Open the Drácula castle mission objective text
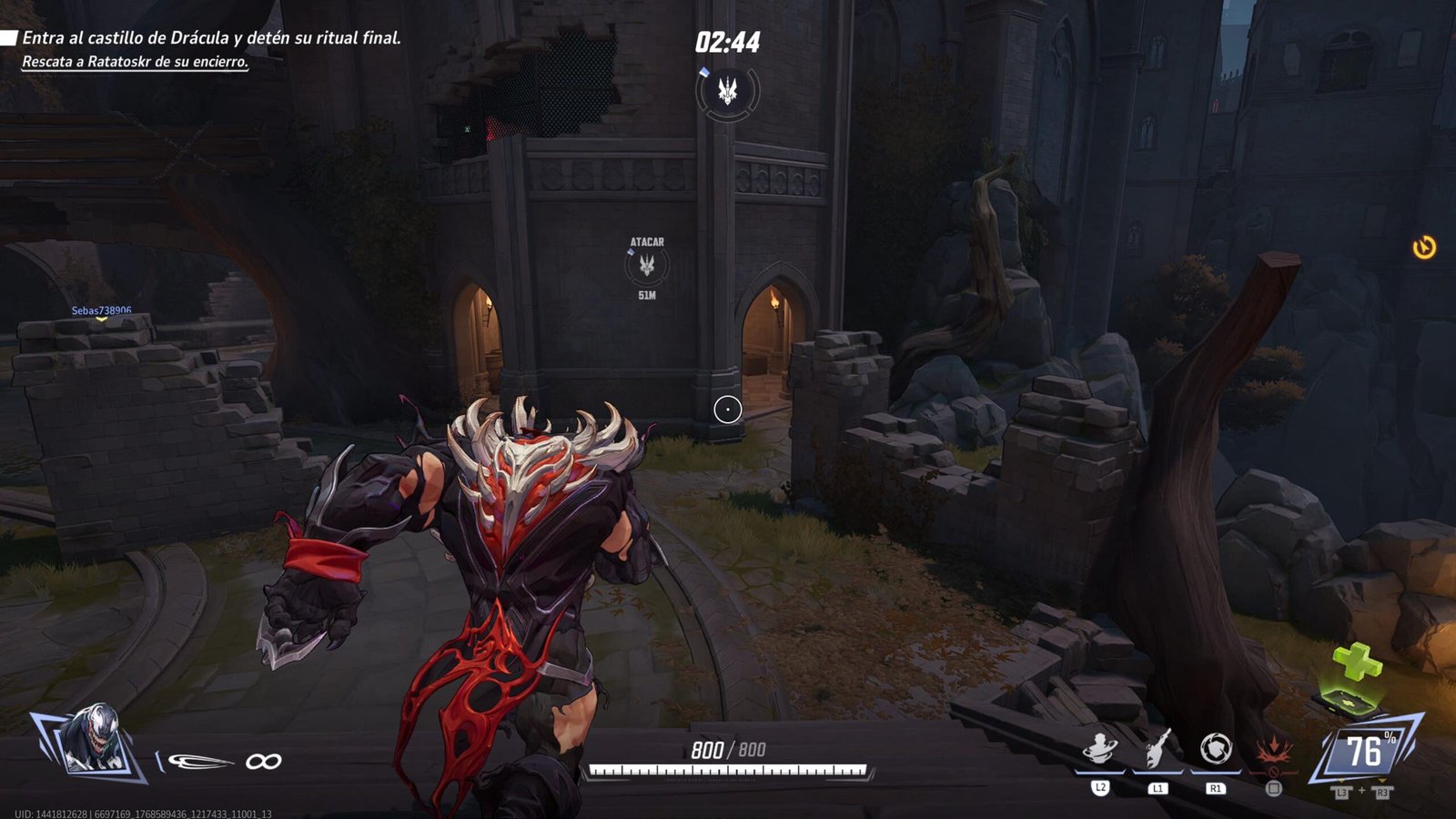This screenshot has height=819, width=1456. [x=211, y=38]
